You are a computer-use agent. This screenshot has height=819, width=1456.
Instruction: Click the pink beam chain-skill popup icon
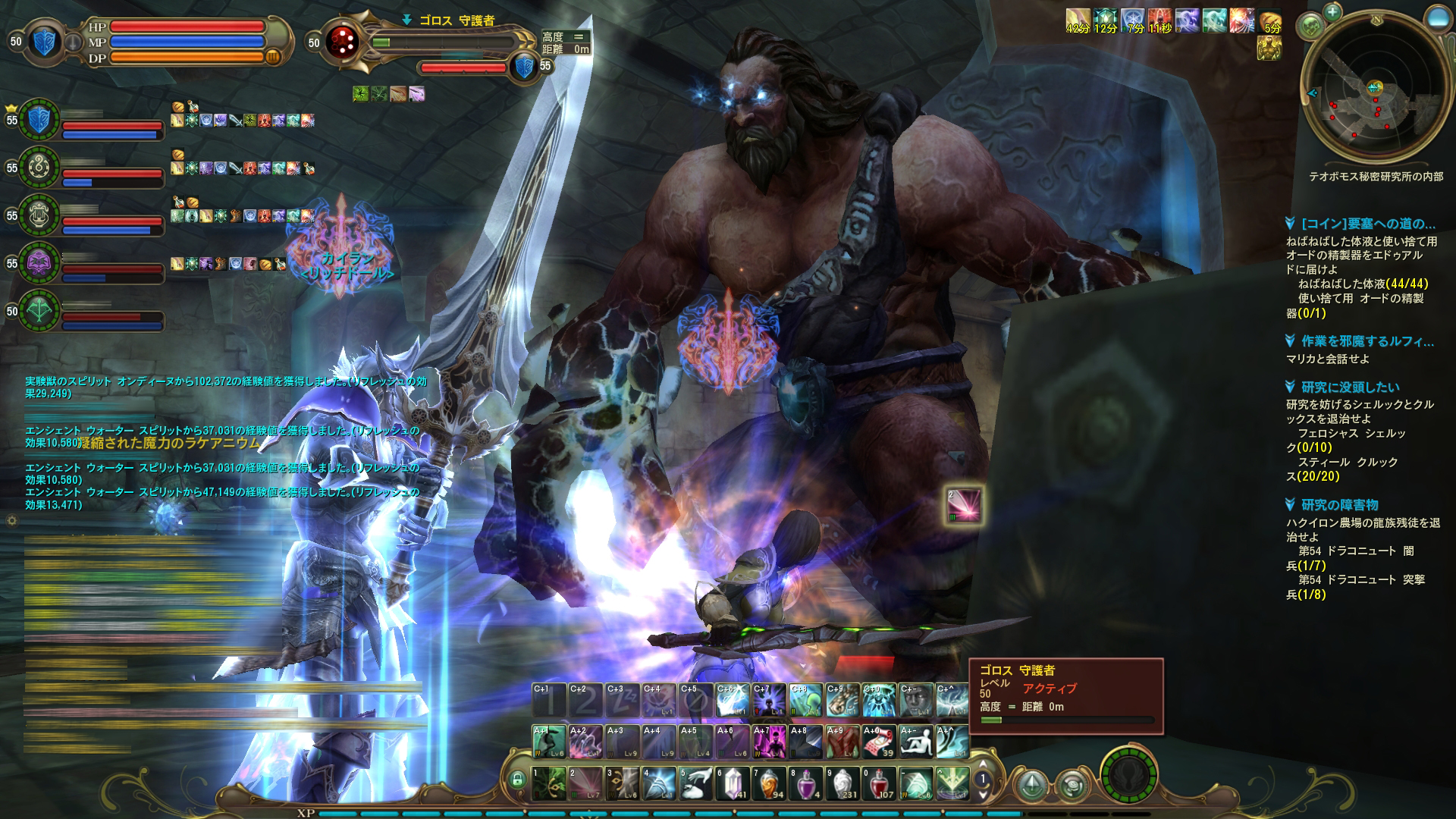pos(964,505)
